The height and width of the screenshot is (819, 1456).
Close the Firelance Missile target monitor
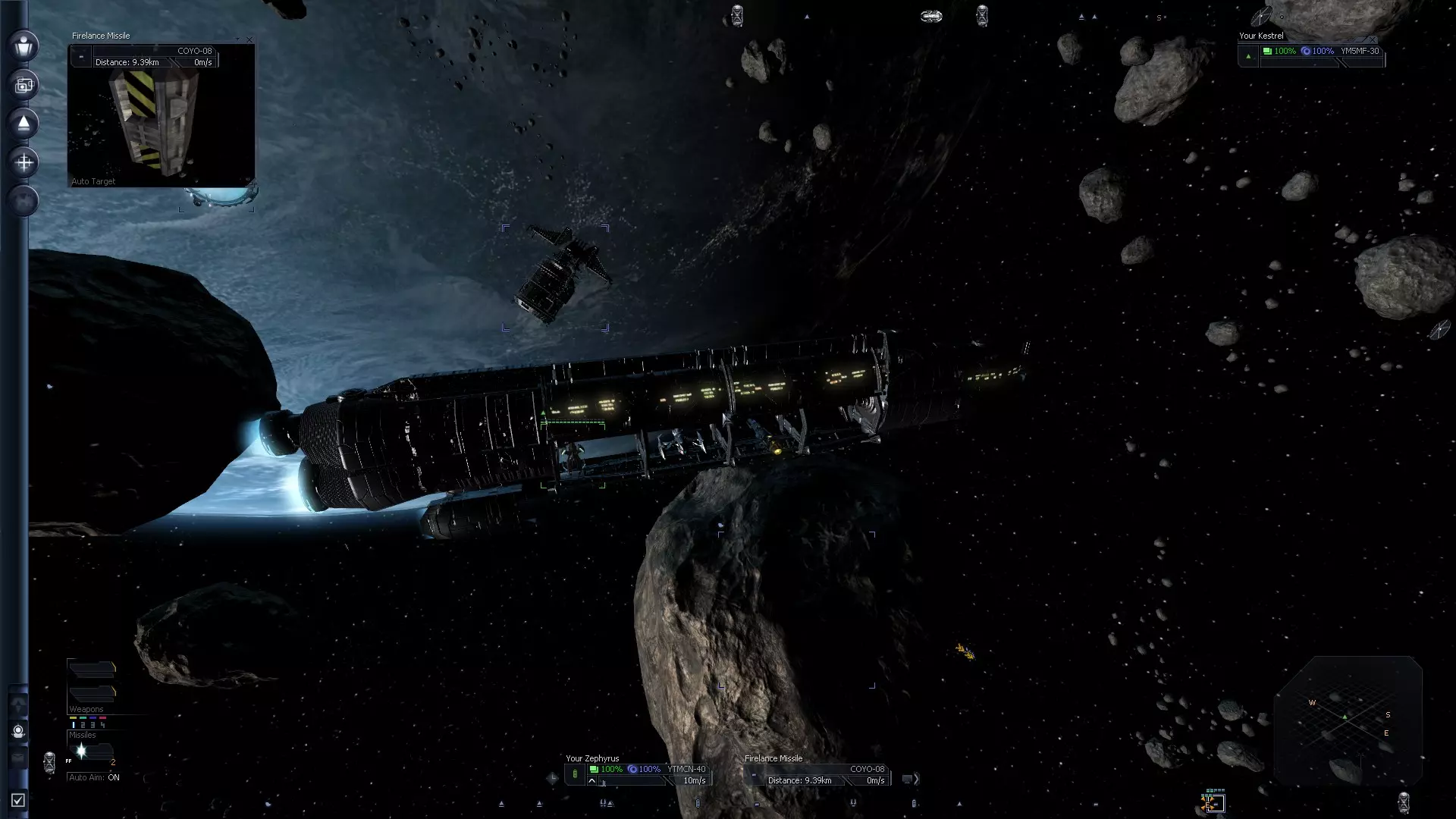point(249,39)
